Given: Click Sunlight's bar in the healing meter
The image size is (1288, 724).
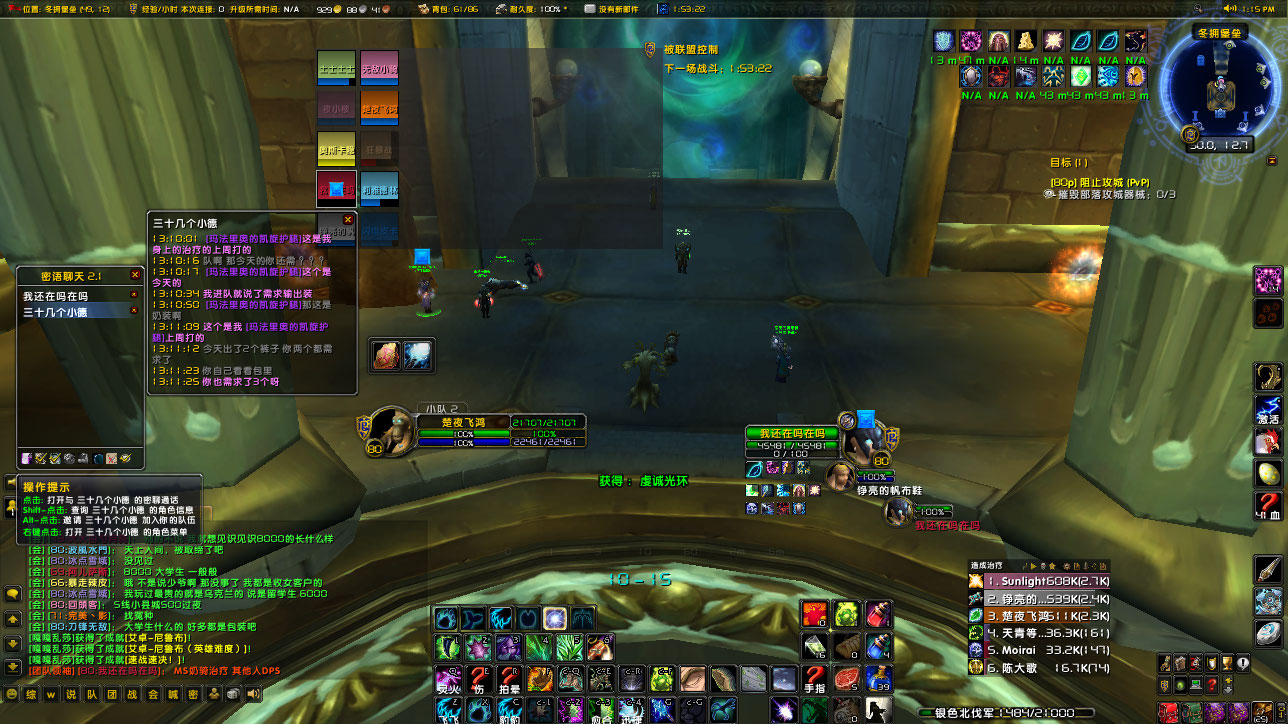Looking at the screenshot, I should point(1045,581).
